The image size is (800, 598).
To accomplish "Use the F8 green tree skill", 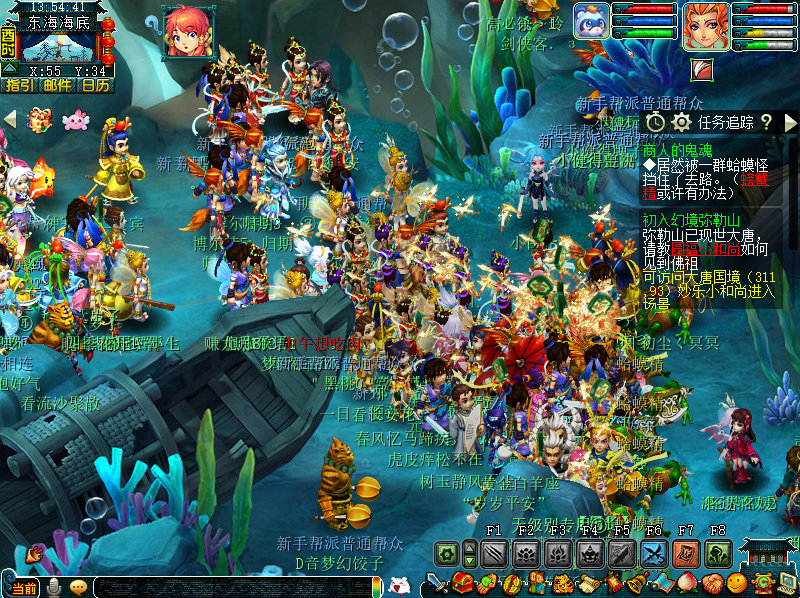I will [x=718, y=553].
